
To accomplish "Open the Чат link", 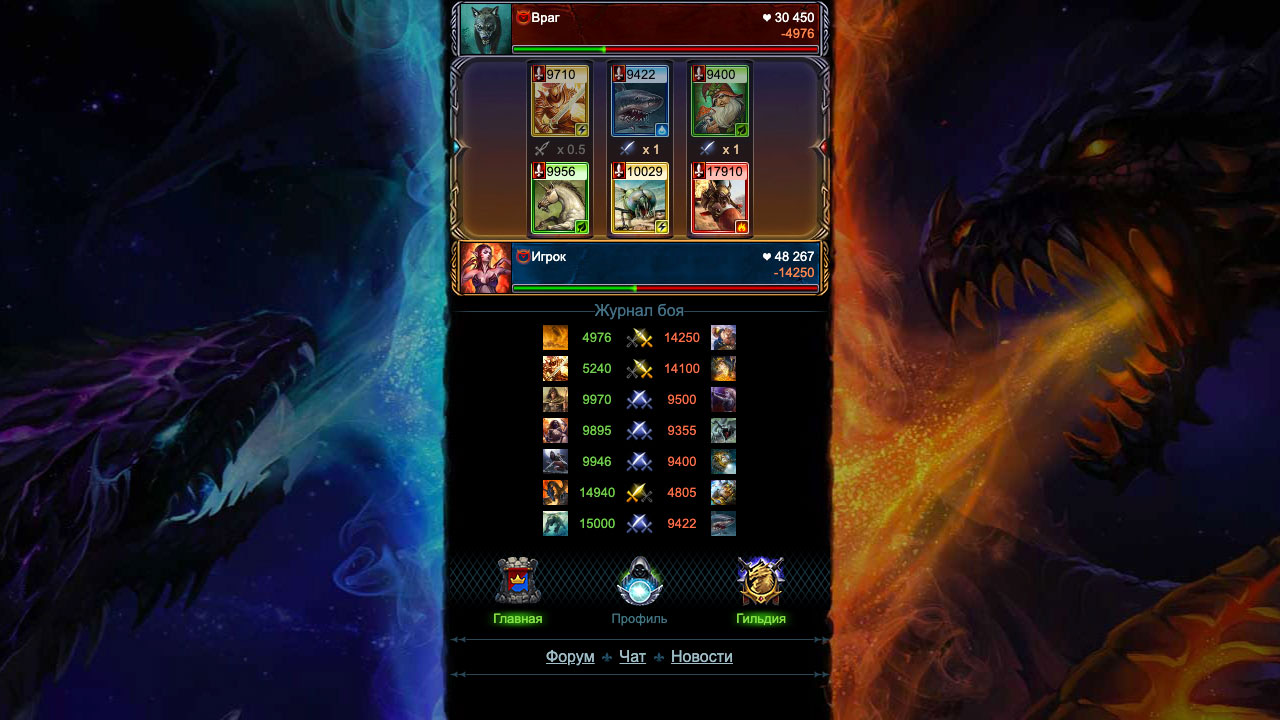I will pyautogui.click(x=631, y=656).
